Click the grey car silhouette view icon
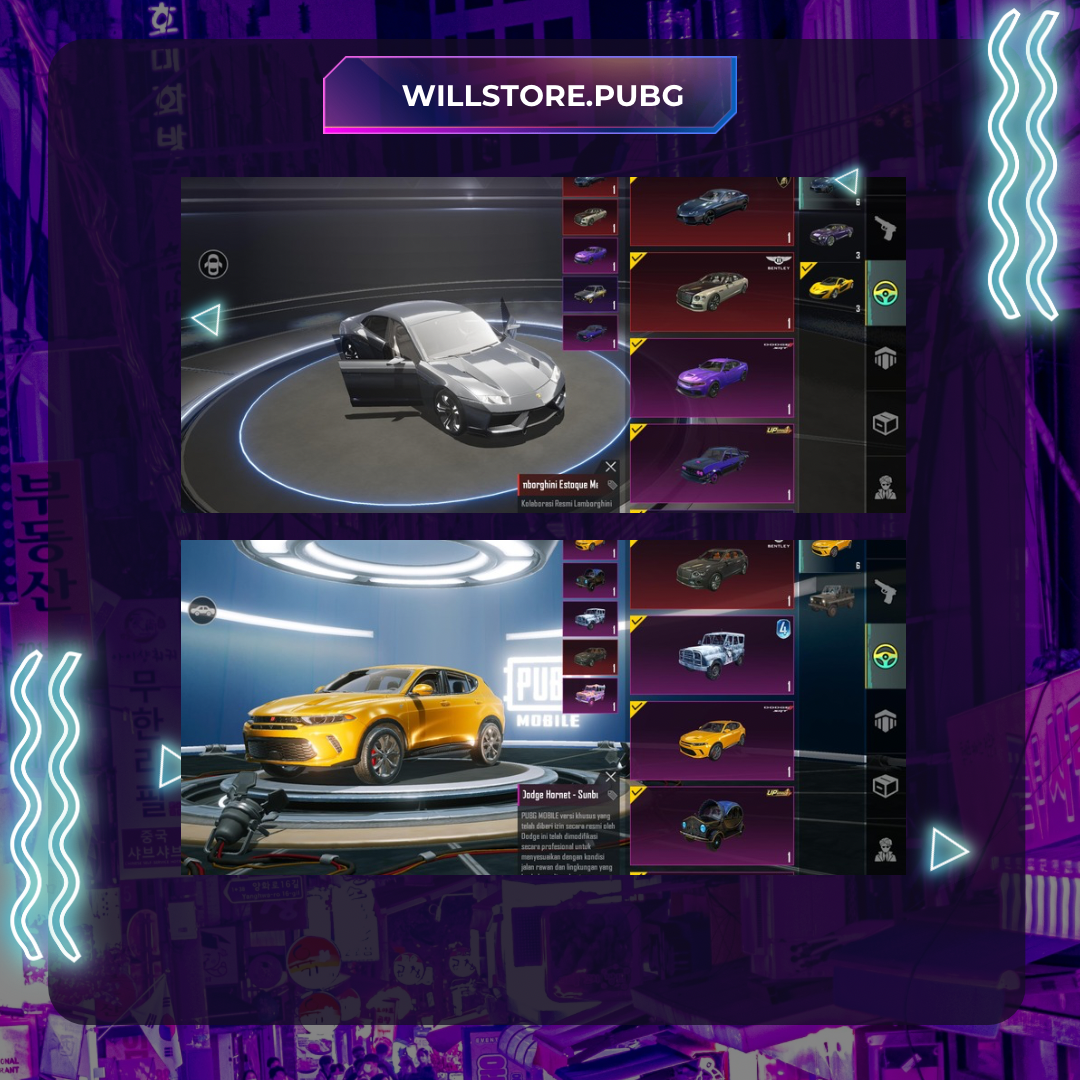Screen dimensions: 1080x1080 pos(202,610)
